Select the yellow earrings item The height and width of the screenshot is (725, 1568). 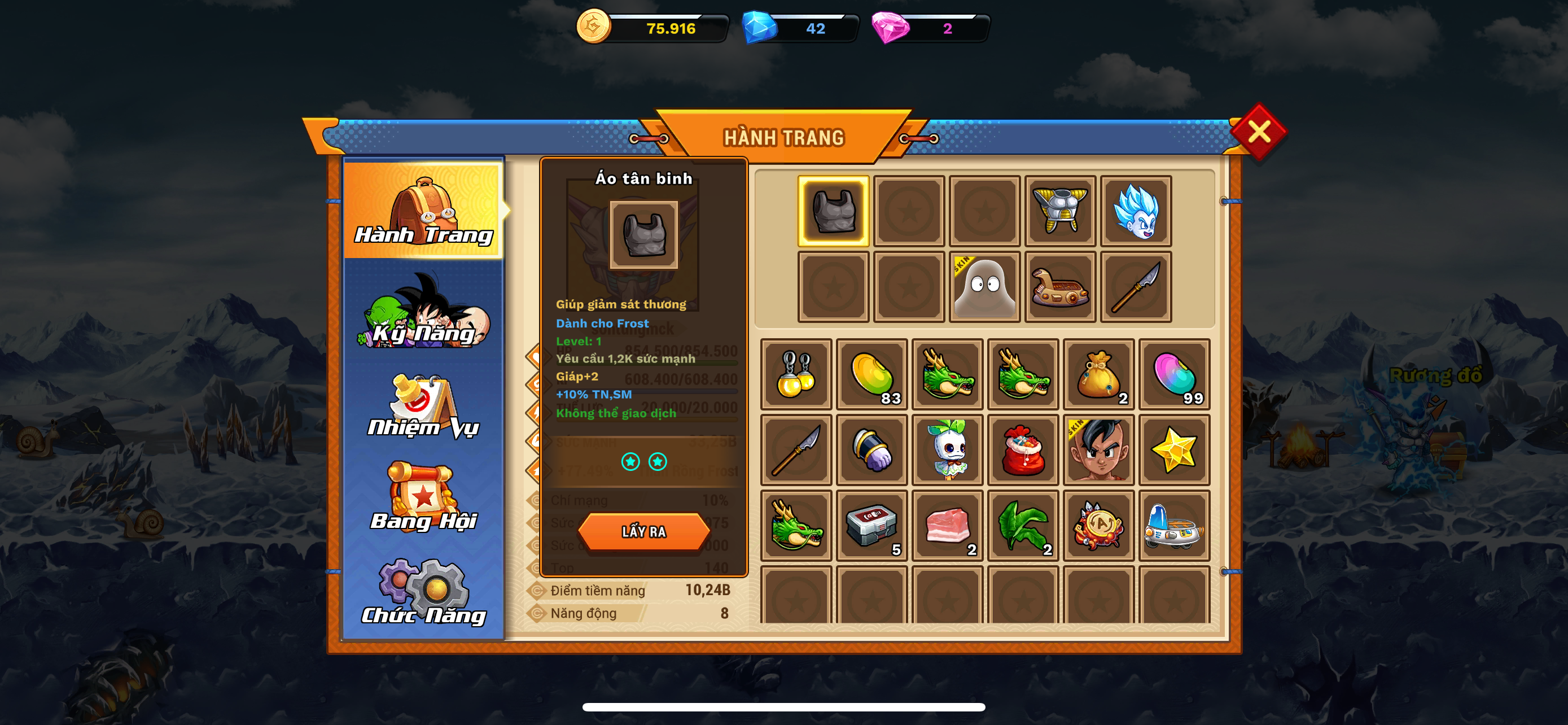coord(795,374)
